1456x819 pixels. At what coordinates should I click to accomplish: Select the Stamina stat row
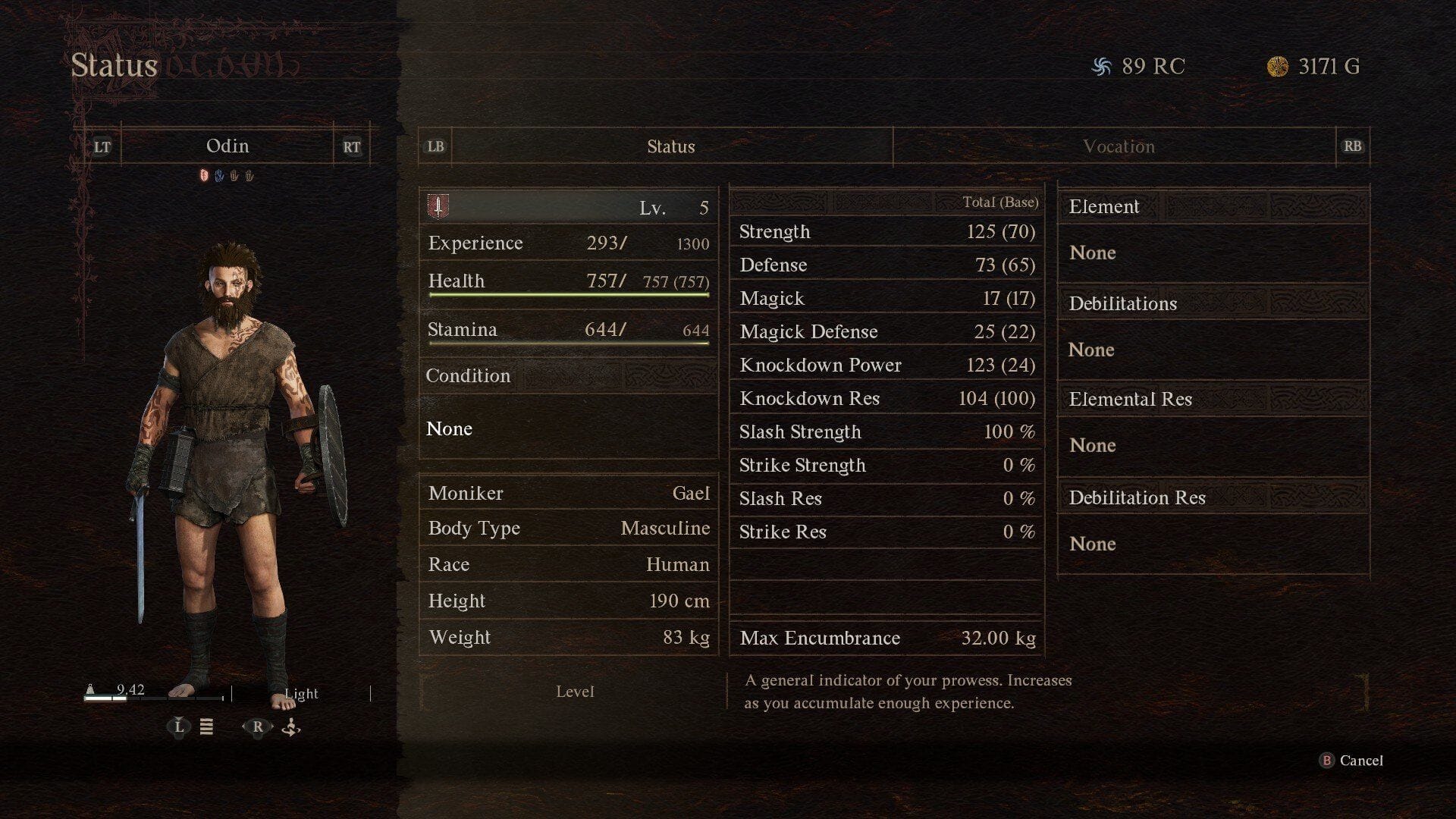[x=568, y=330]
